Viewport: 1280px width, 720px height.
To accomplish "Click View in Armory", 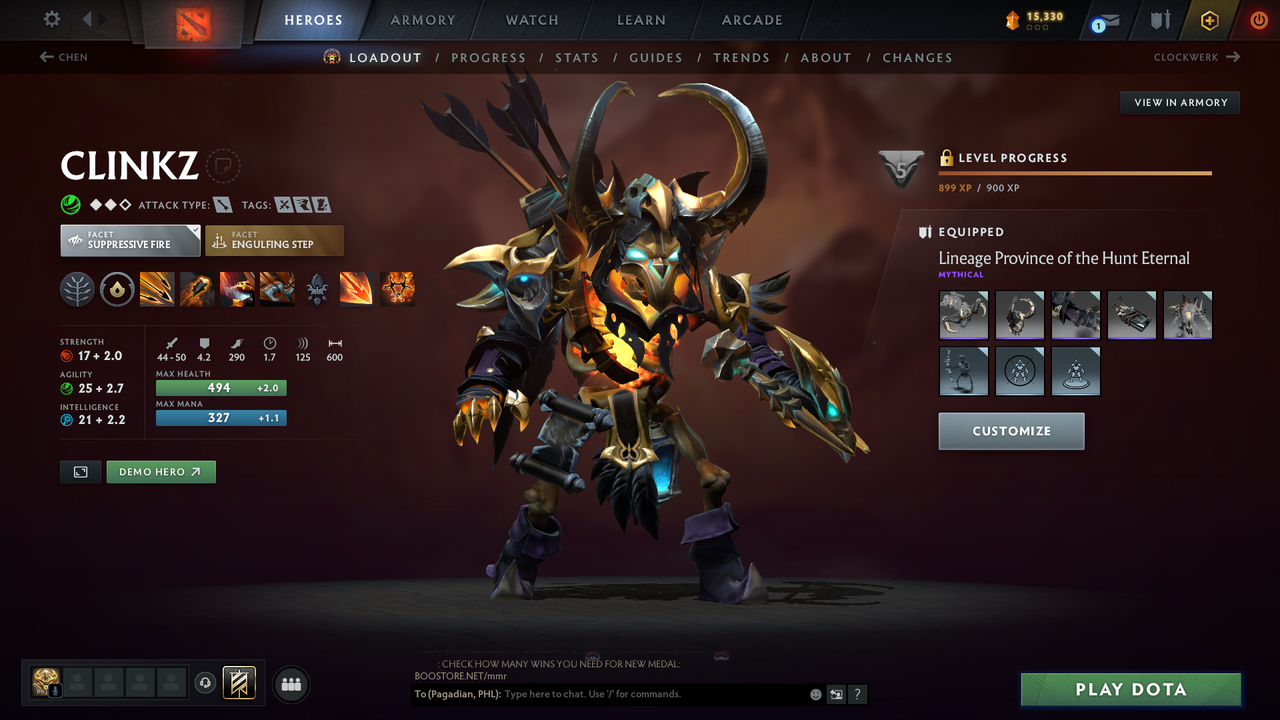I will [x=1179, y=102].
